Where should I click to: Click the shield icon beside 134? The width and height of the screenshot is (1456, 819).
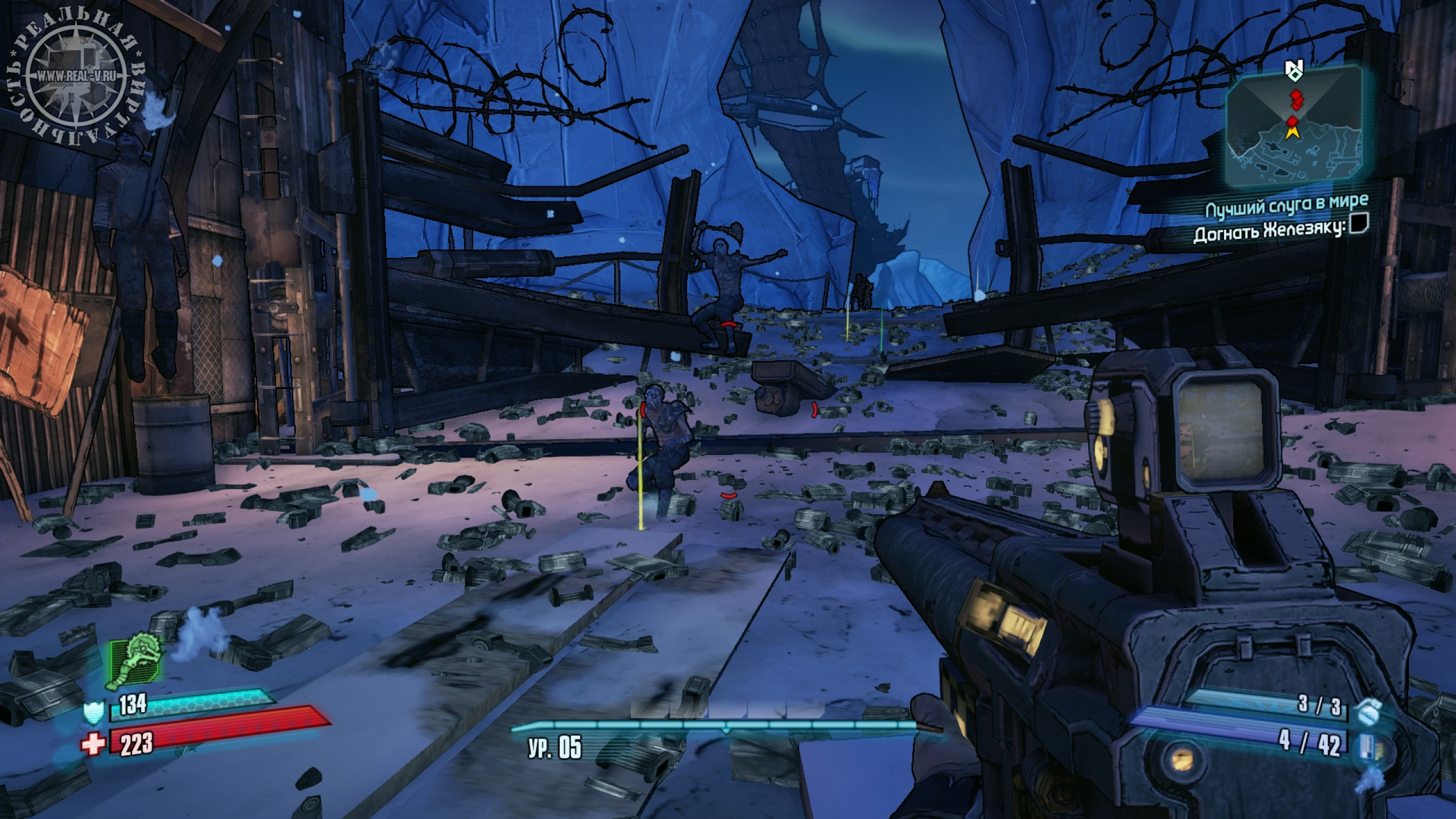[94, 712]
